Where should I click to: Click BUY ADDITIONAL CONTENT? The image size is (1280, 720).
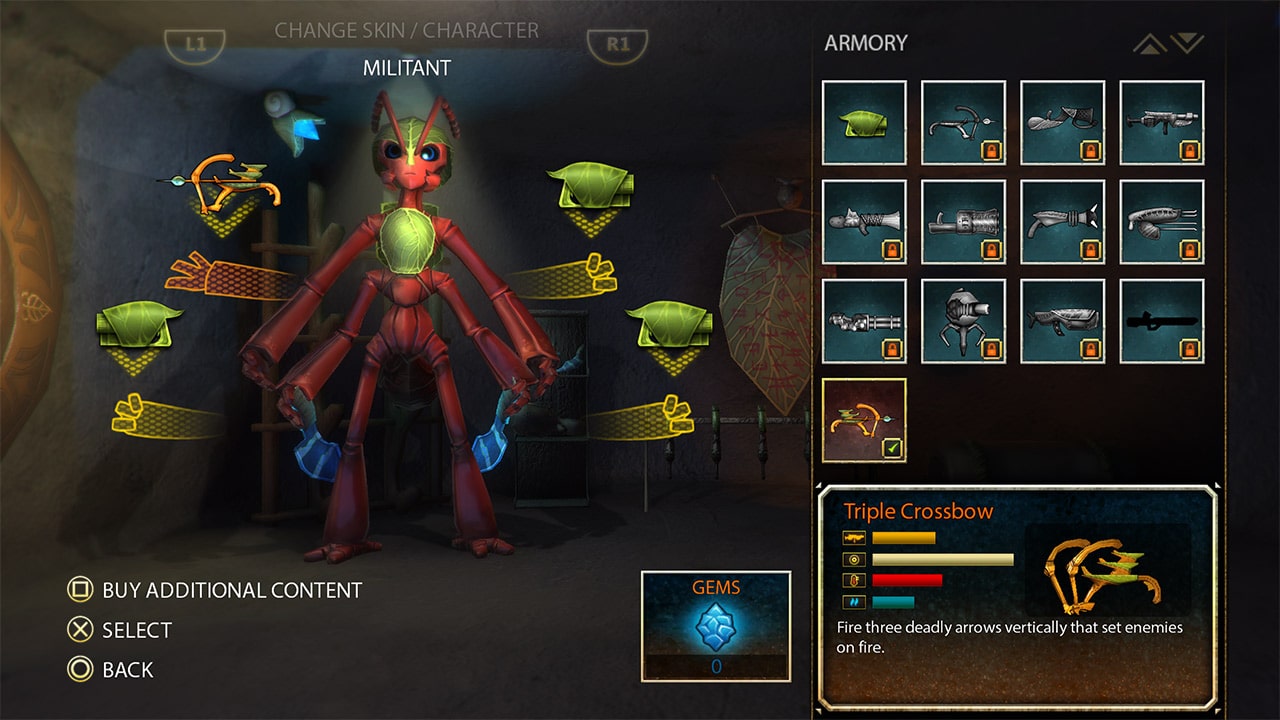[228, 590]
